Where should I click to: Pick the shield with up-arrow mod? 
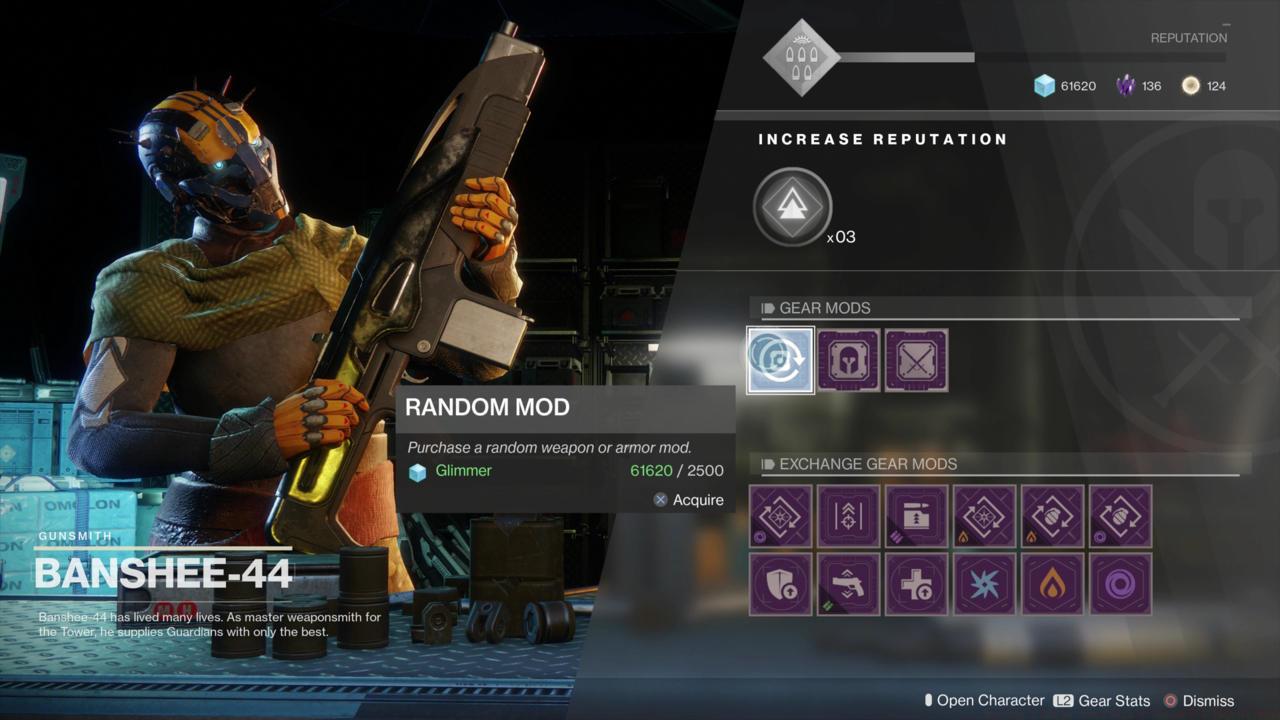pos(780,584)
